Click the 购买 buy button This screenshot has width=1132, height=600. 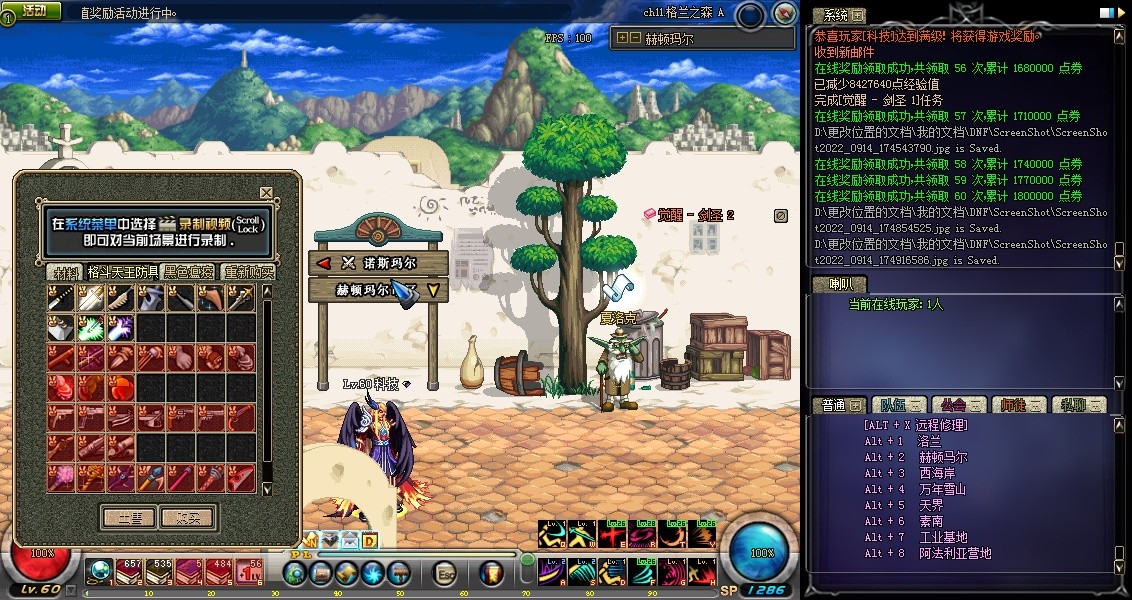pyautogui.click(x=188, y=517)
